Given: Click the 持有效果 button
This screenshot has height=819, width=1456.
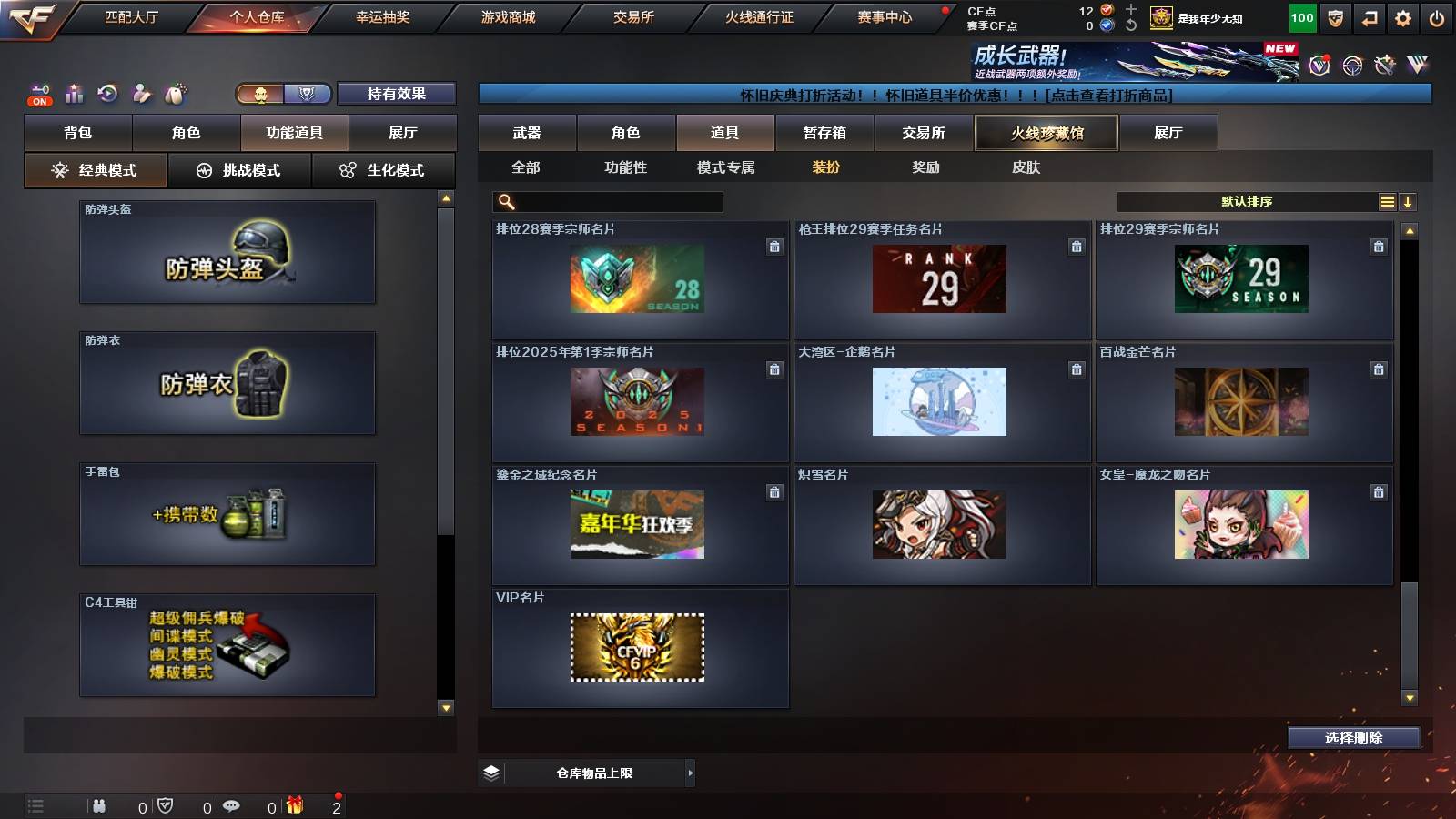Looking at the screenshot, I should point(397,94).
